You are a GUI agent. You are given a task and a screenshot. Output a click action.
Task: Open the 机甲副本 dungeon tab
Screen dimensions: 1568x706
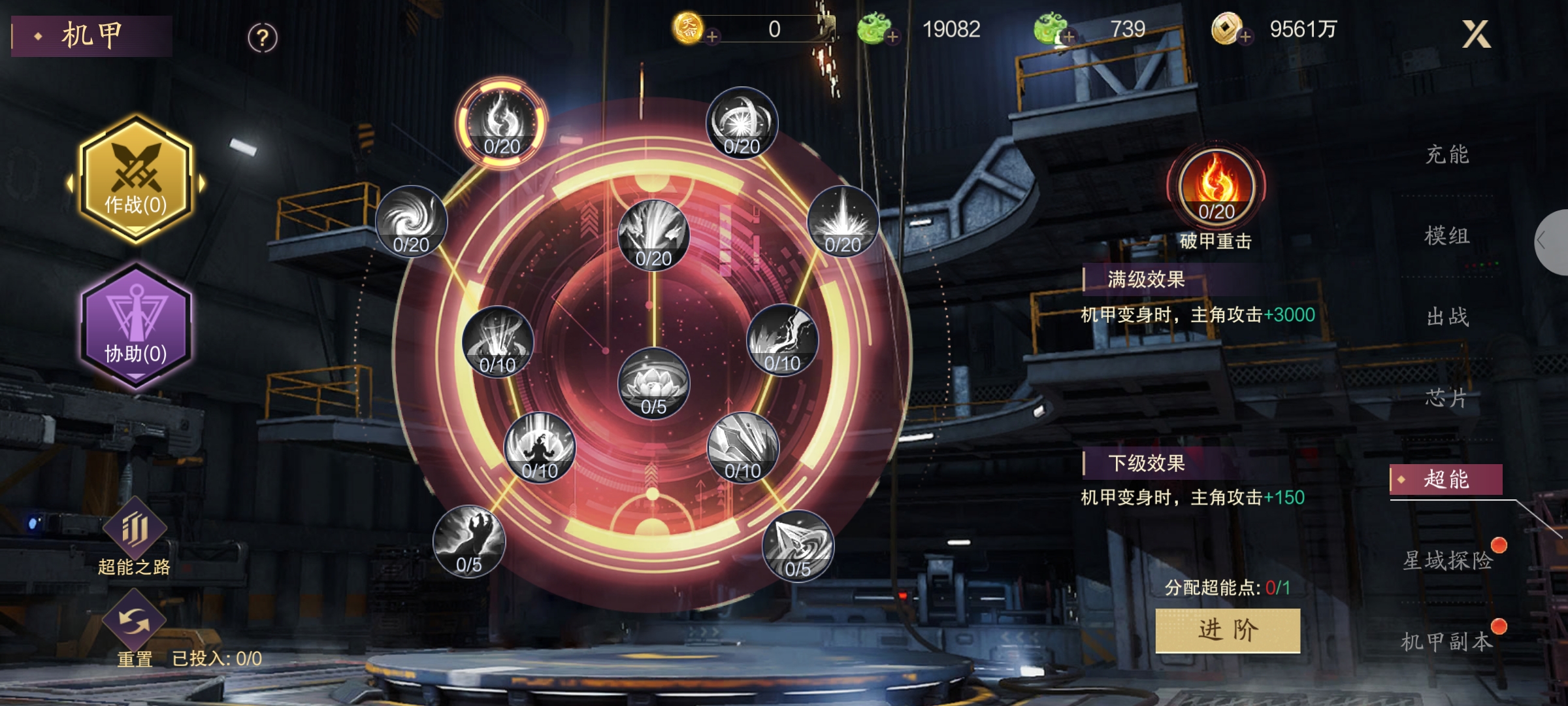tap(1446, 641)
